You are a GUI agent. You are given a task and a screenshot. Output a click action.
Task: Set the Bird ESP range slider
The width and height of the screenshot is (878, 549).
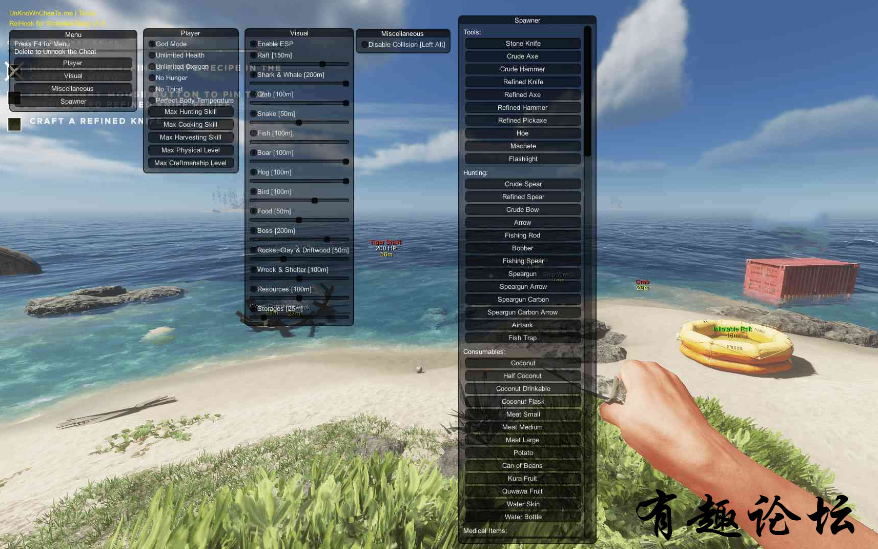[x=314, y=200]
